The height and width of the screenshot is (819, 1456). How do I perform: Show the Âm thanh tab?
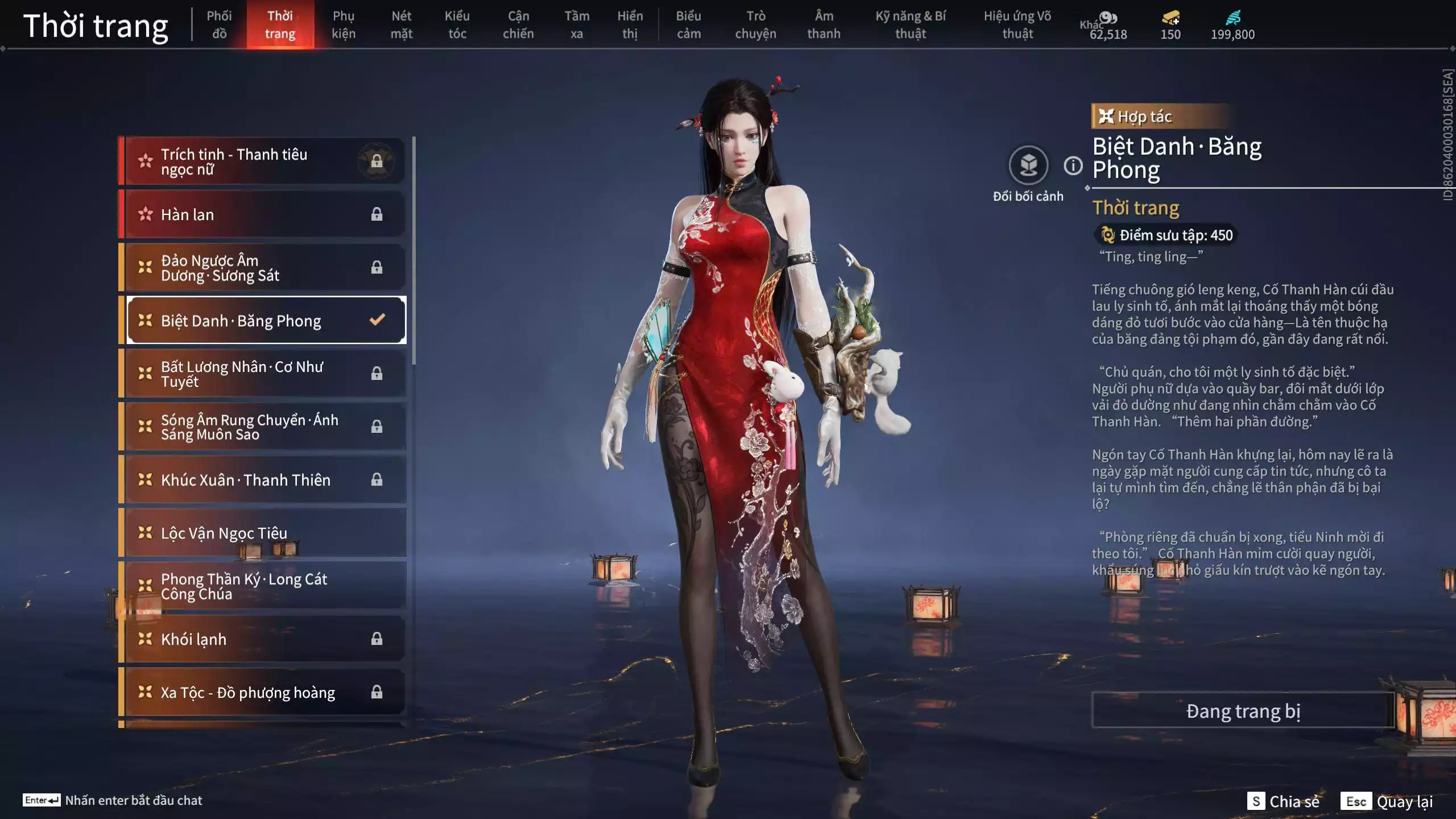(824, 25)
